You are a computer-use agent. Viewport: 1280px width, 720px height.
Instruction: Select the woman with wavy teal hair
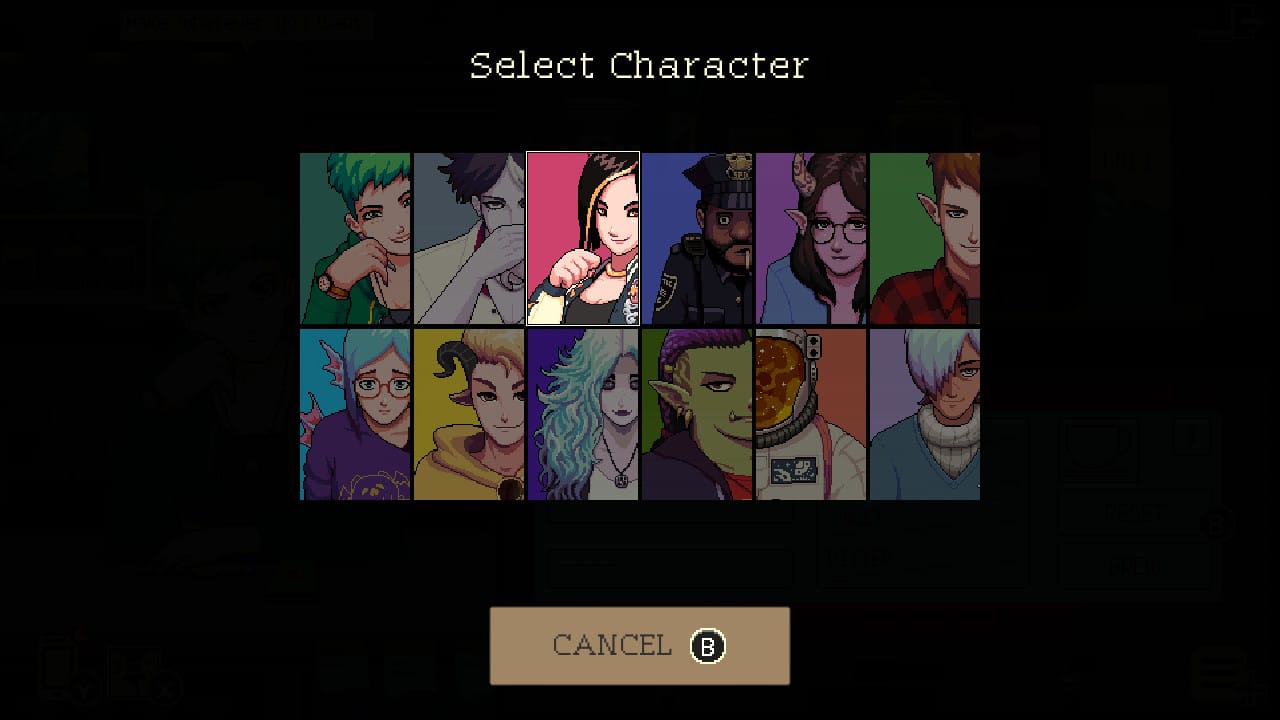[x=583, y=414]
